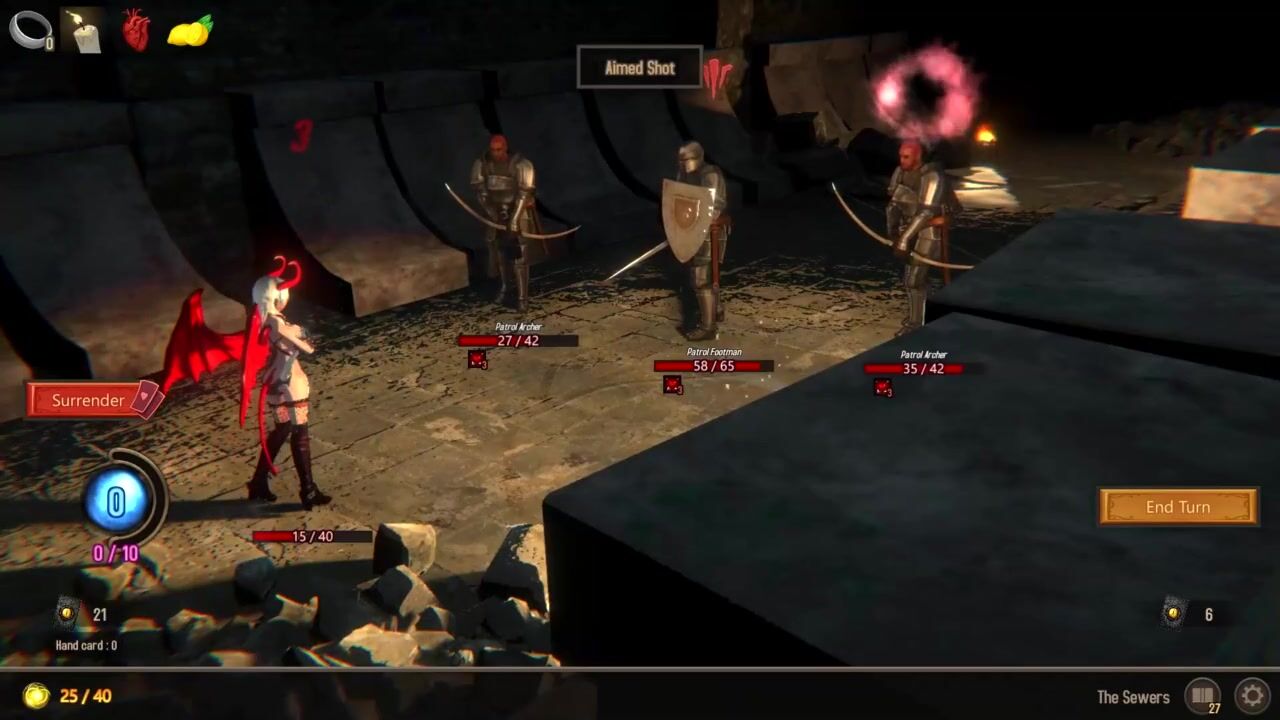The height and width of the screenshot is (720, 1280).
Task: Click the Surrender button
Action: pos(89,400)
